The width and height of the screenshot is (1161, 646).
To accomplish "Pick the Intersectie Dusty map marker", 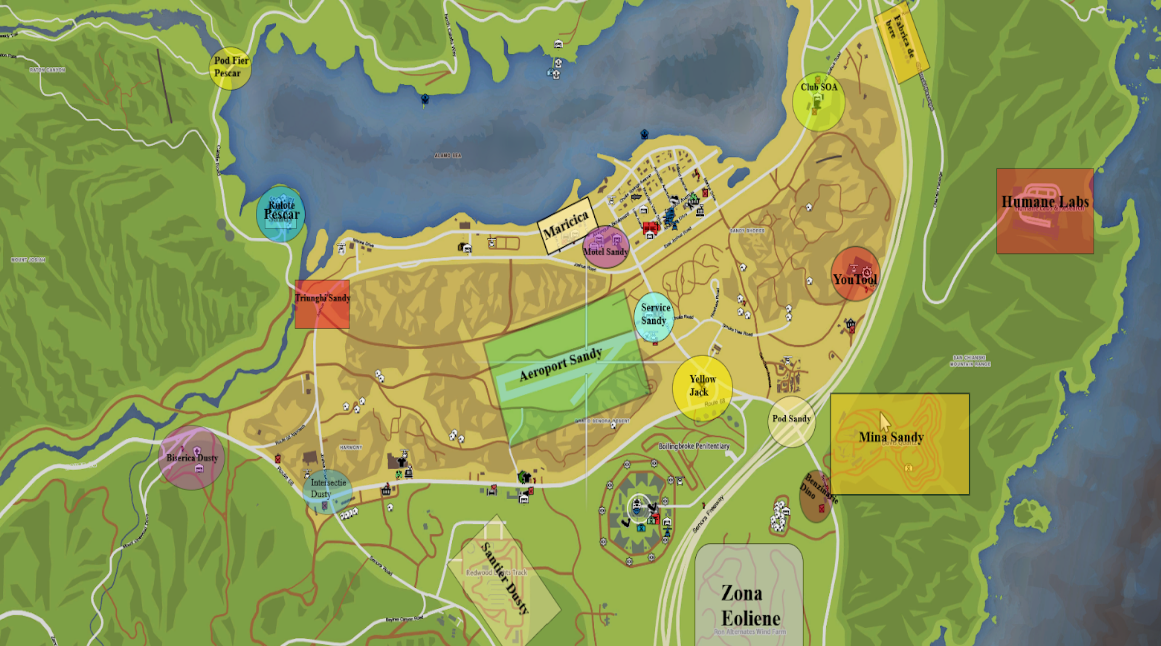I will pyautogui.click(x=327, y=491).
